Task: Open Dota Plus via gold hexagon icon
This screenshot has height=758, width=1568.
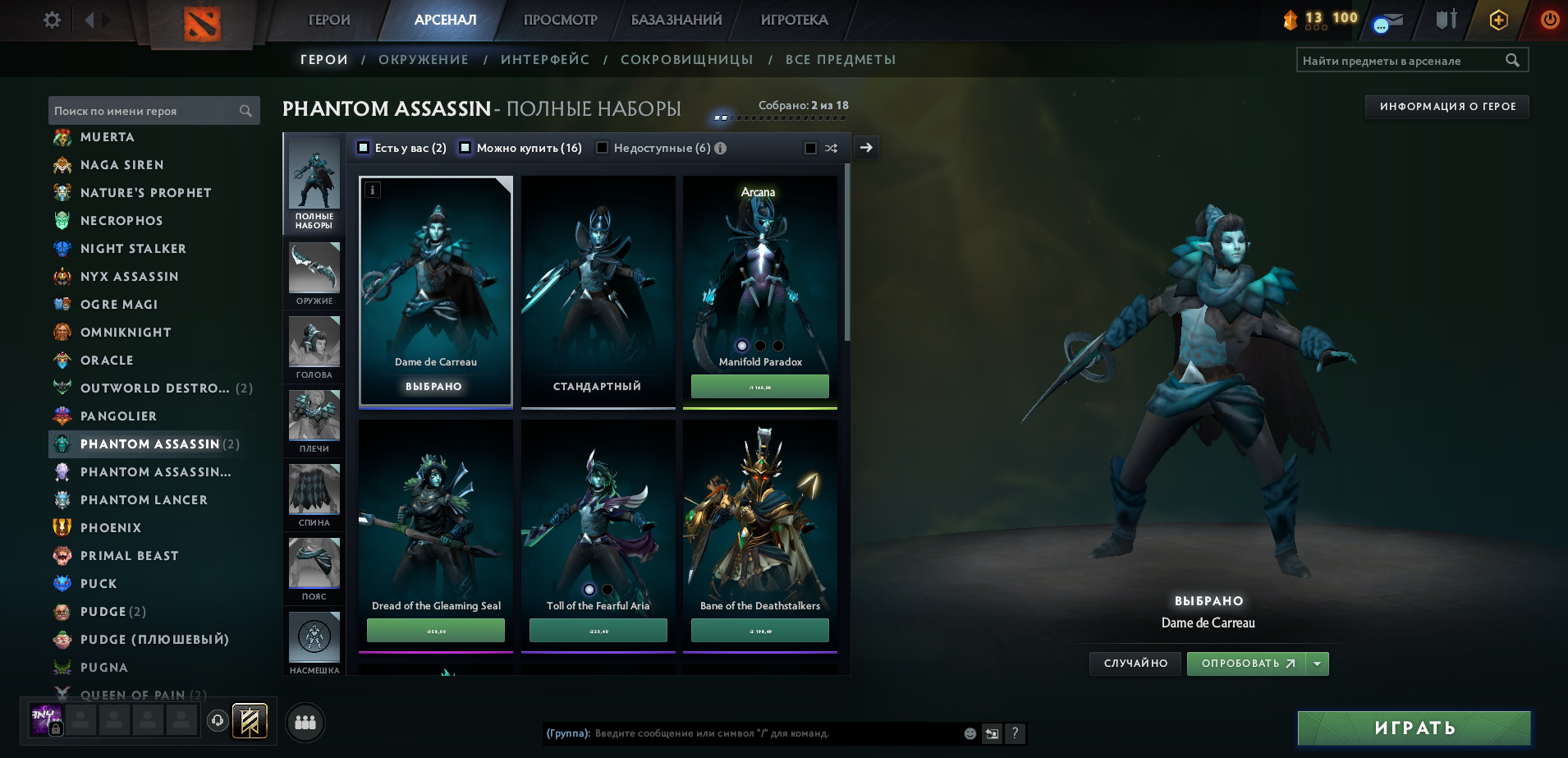Action: pyautogui.click(x=1497, y=18)
